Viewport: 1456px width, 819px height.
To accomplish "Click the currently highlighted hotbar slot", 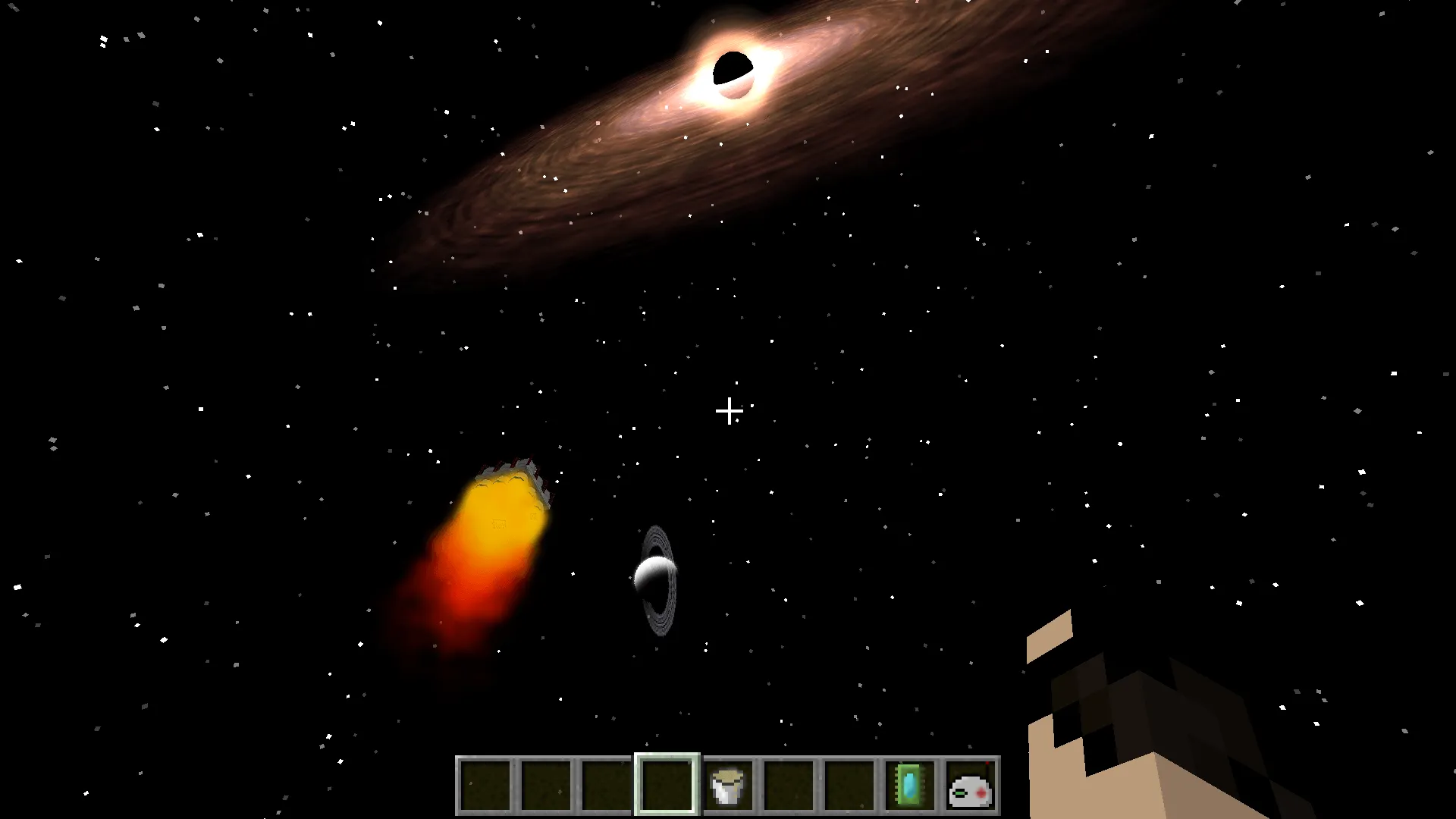I will click(x=667, y=785).
